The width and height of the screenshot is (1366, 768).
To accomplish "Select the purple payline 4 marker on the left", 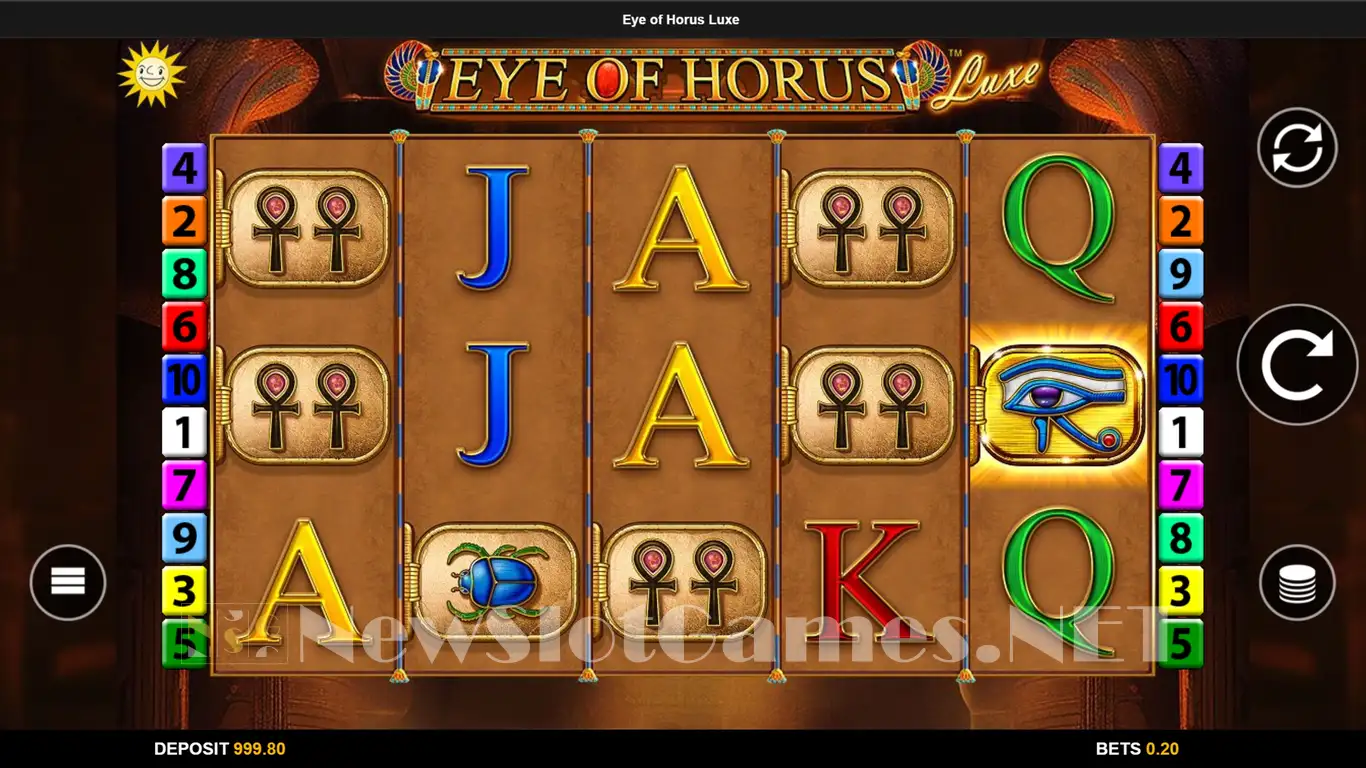I will point(184,168).
